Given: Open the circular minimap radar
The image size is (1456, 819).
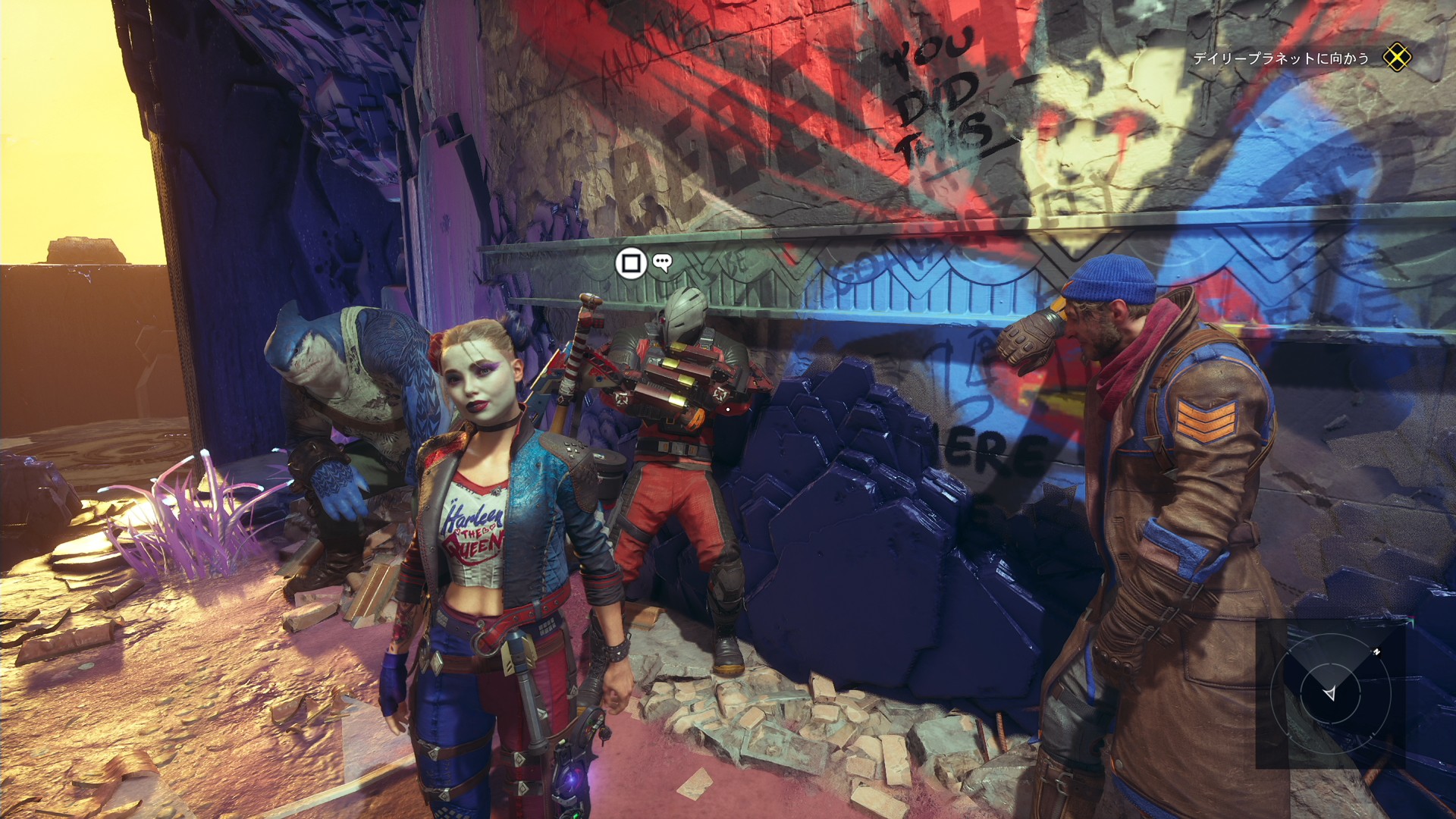Looking at the screenshot, I should pos(1330,693).
